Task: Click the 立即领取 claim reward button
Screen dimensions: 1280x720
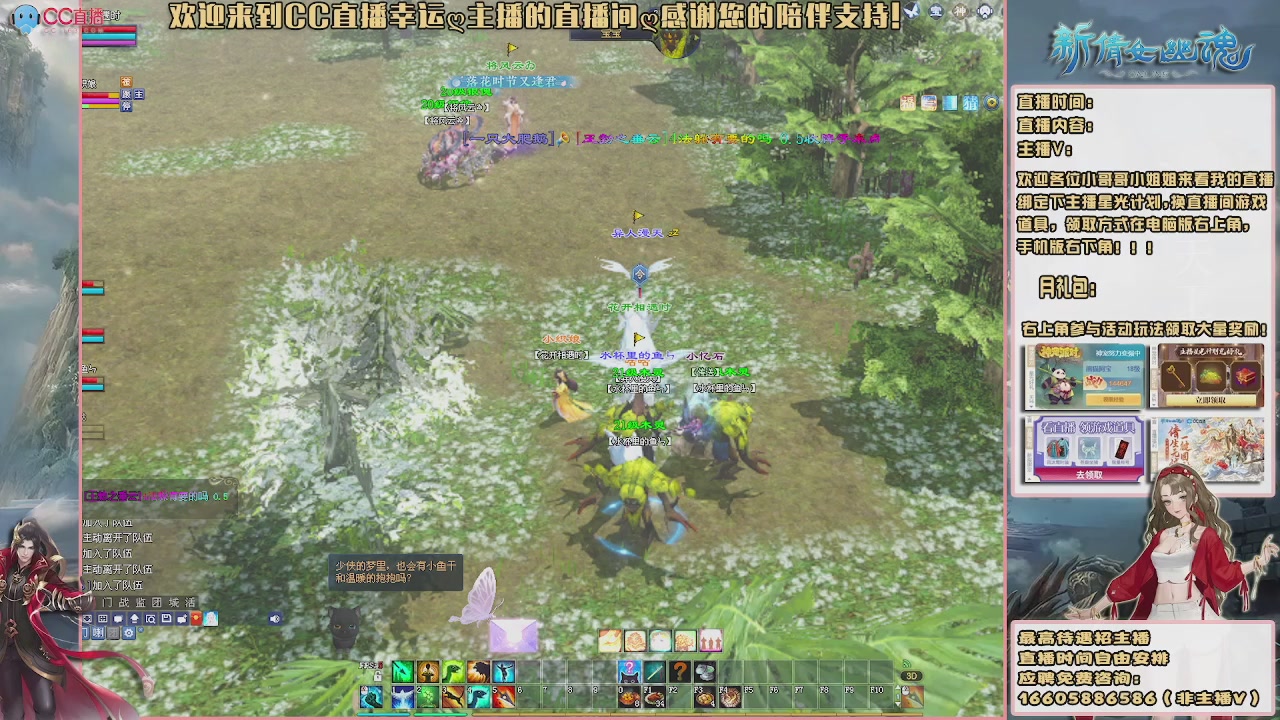Action: point(1210,400)
